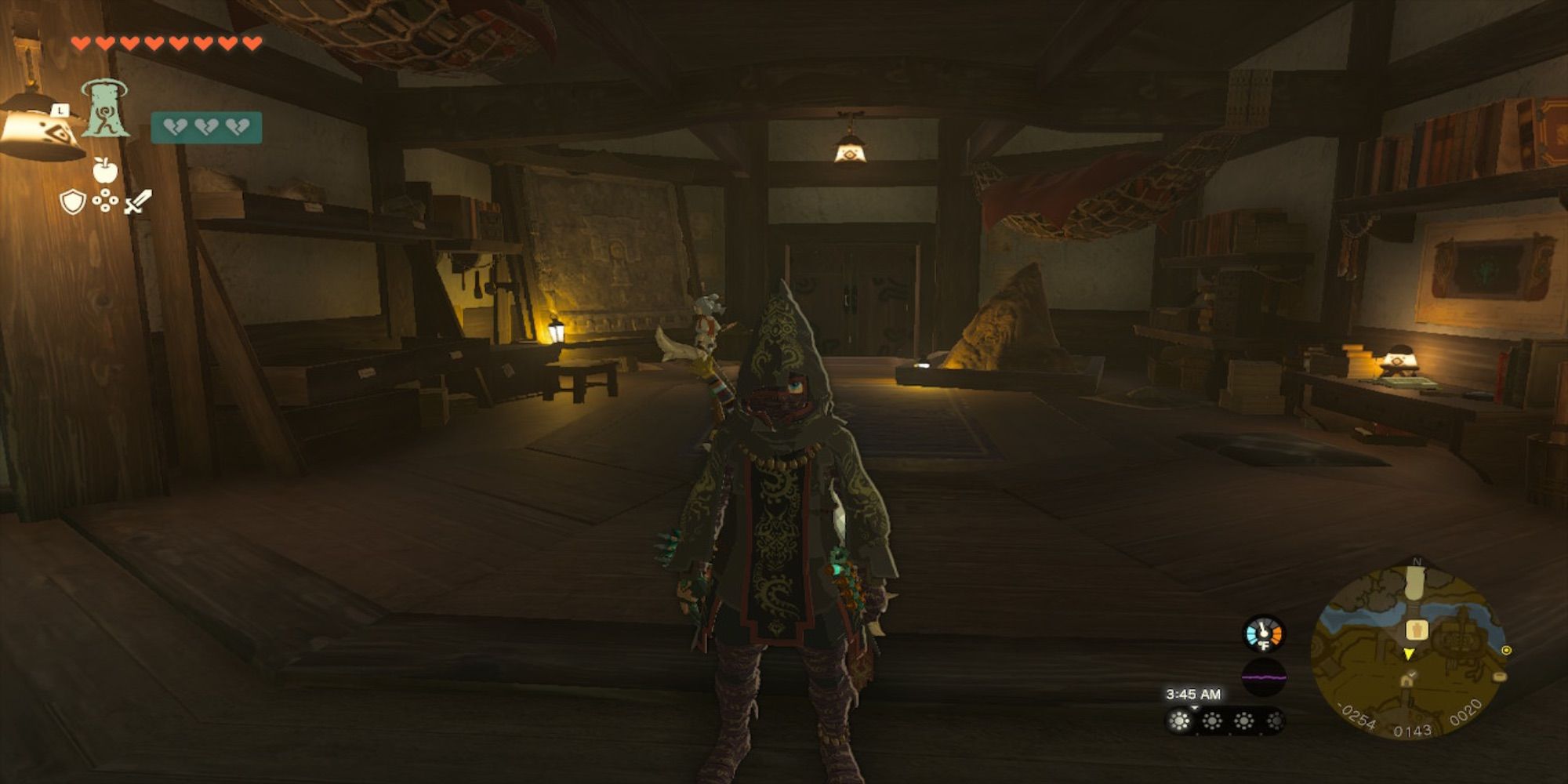Open the noise level meter icon

pyautogui.click(x=1264, y=677)
